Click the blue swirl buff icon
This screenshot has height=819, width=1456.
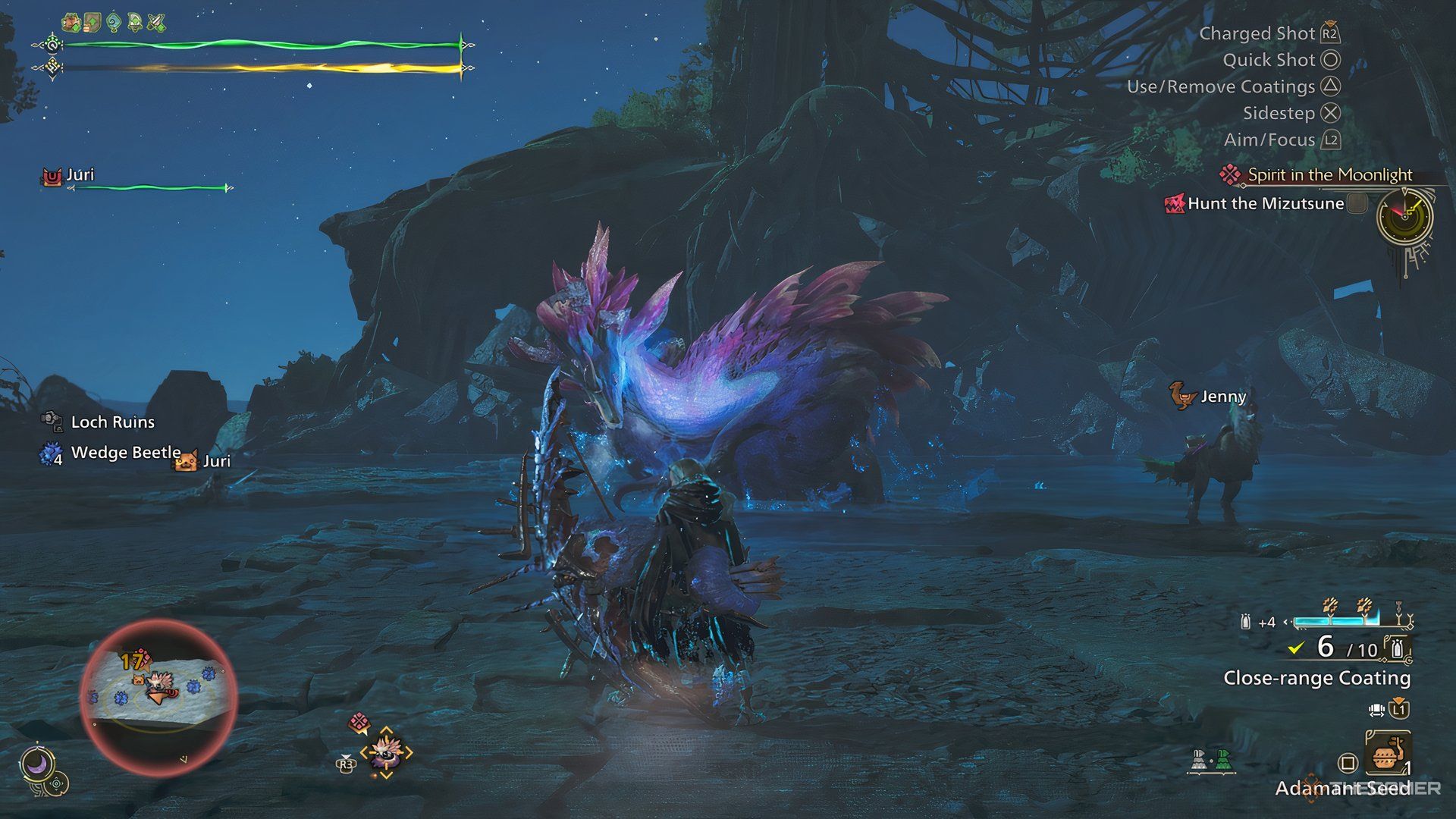pos(115,23)
